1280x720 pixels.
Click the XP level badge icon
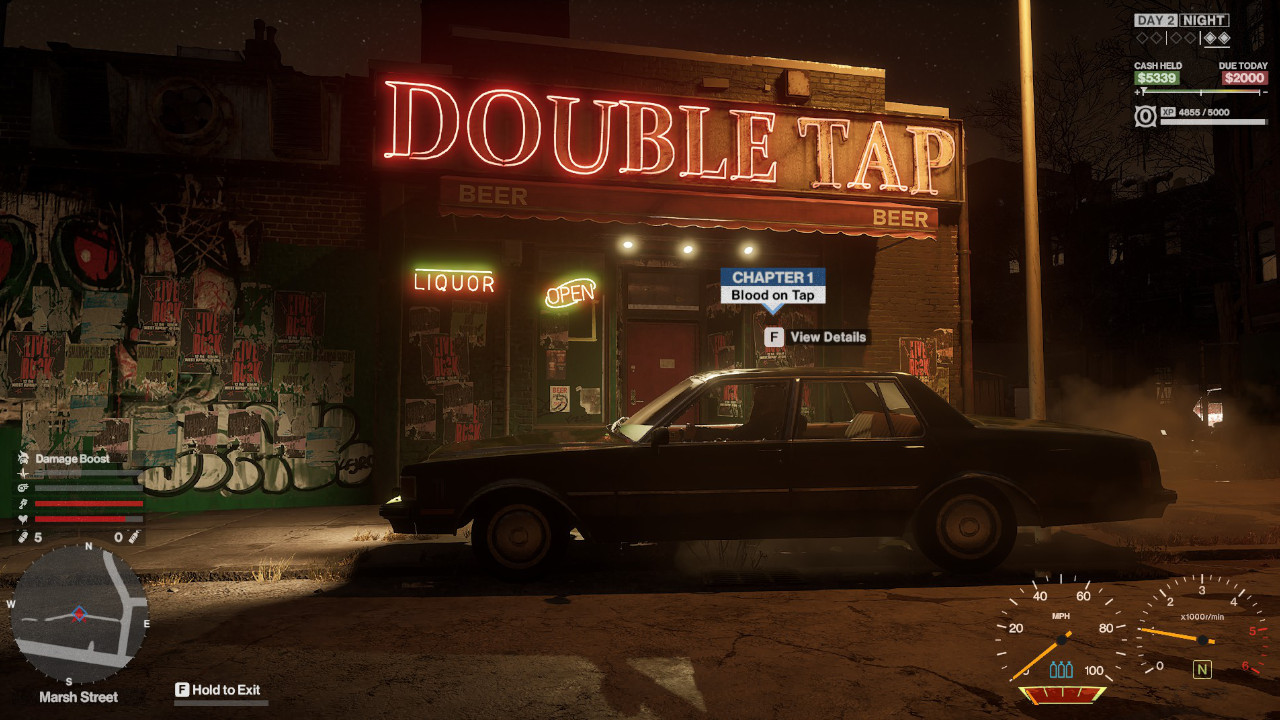pos(1145,116)
